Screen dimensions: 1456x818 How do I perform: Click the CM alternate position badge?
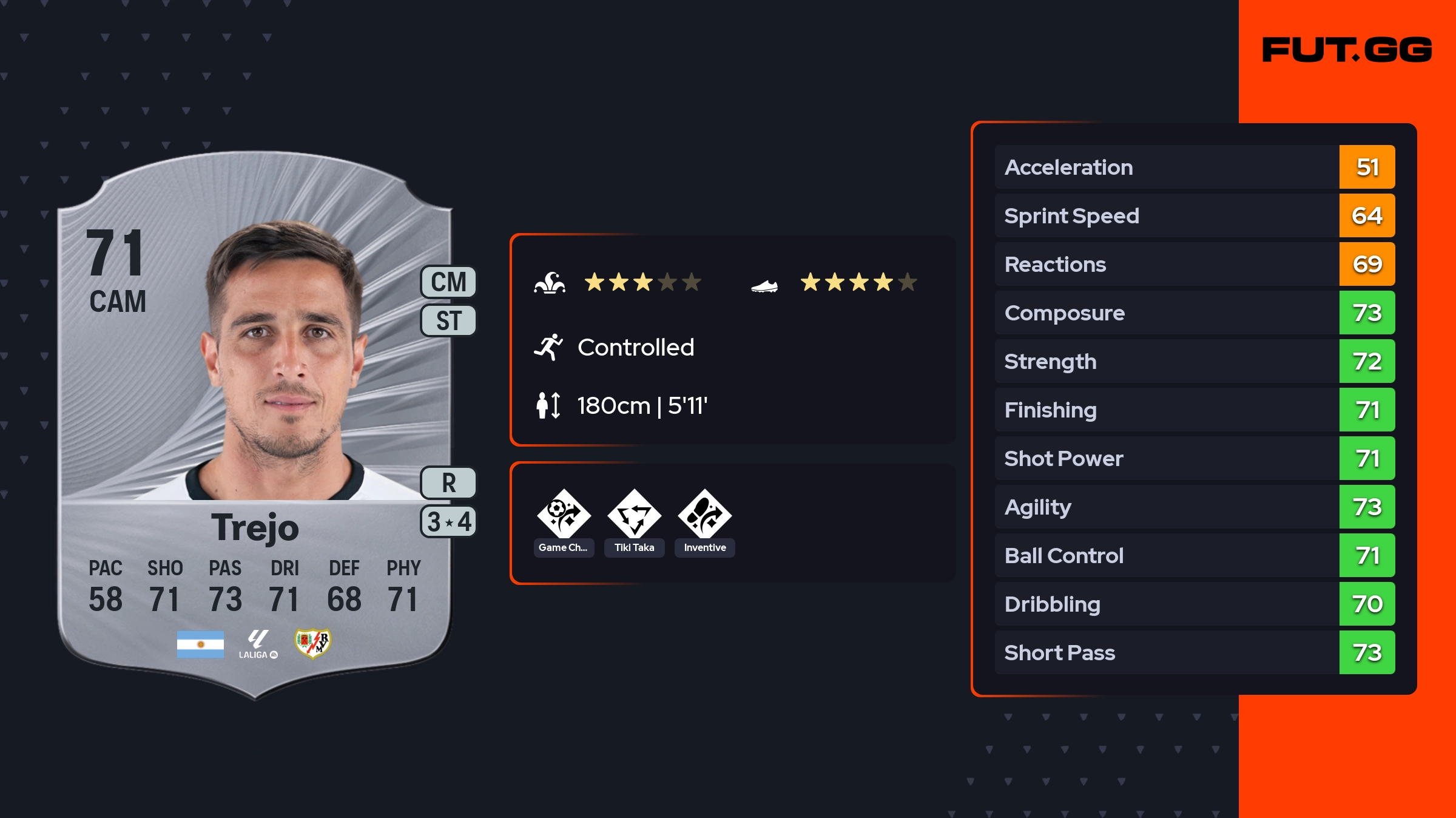click(x=448, y=282)
